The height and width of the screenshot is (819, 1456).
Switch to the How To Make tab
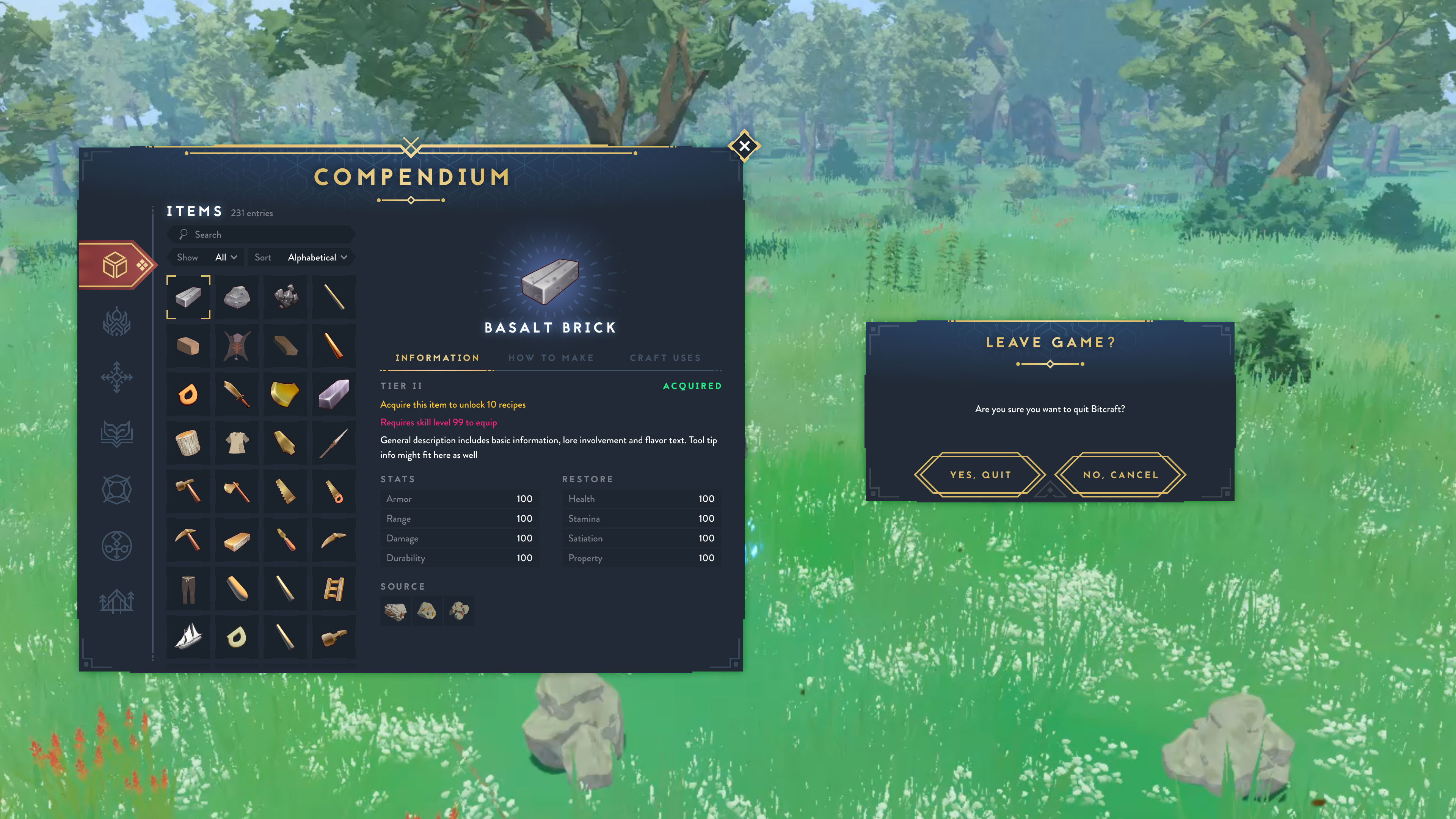551,358
